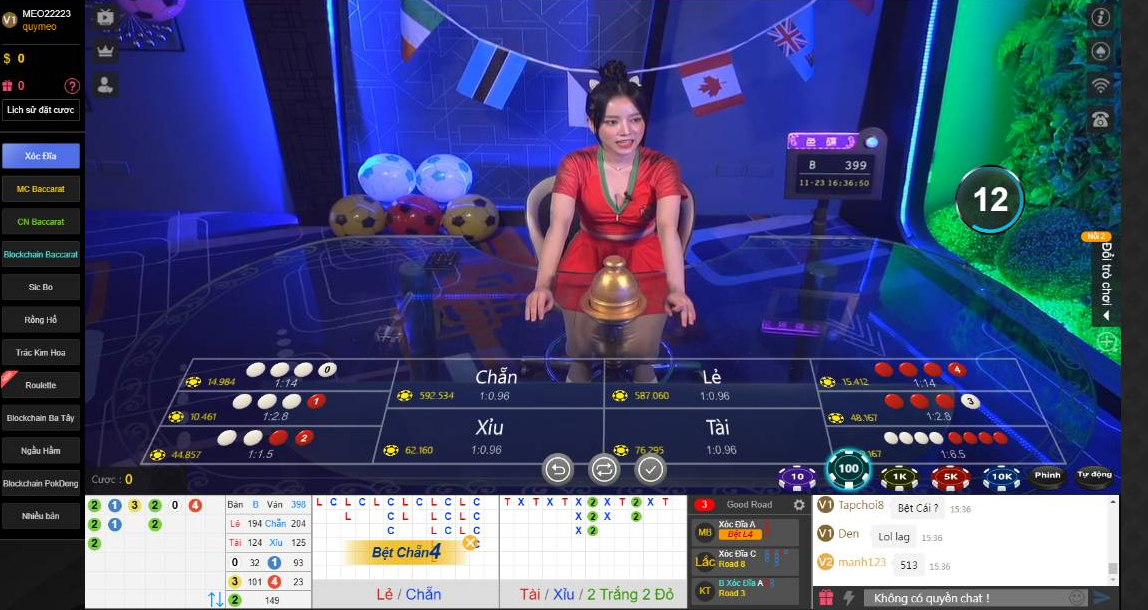Switch to MC Baccarat game
The image size is (1148, 610).
coord(41,188)
